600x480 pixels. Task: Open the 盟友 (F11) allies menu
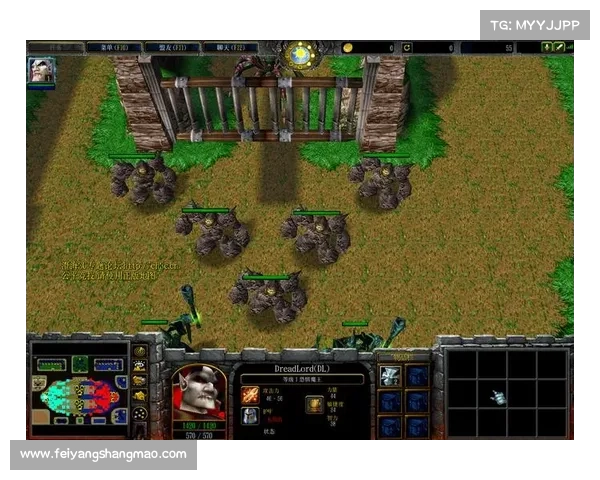[168, 47]
